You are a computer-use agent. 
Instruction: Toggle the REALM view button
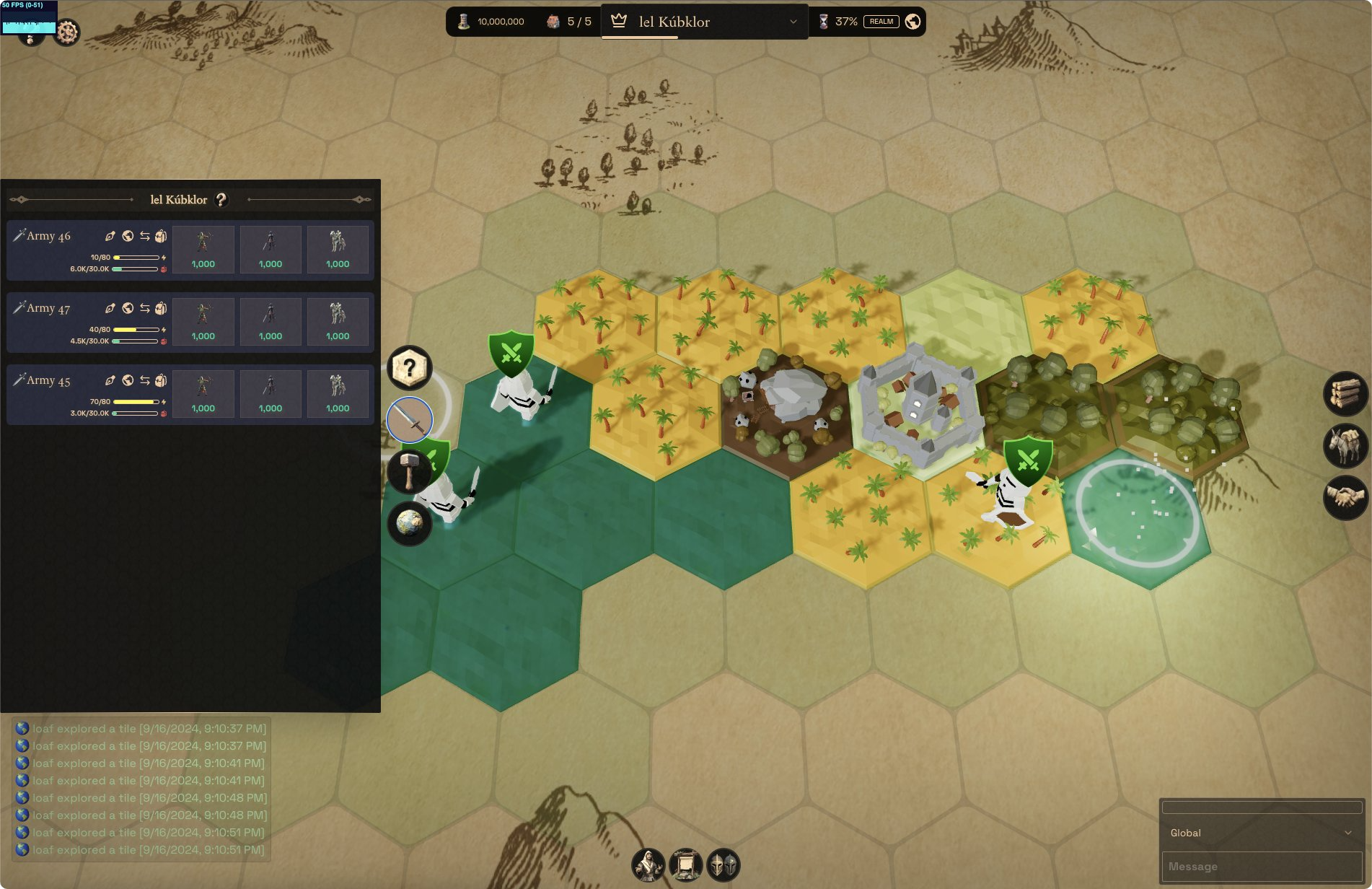pos(881,22)
